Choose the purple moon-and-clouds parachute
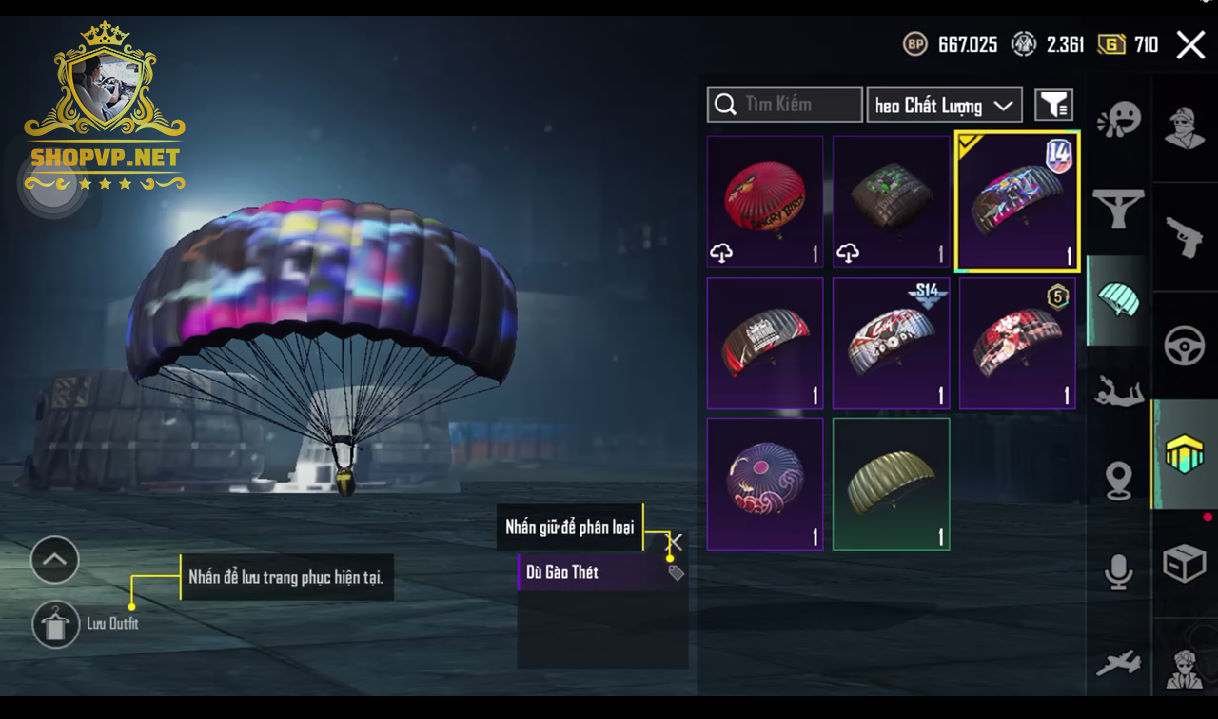 click(765, 484)
